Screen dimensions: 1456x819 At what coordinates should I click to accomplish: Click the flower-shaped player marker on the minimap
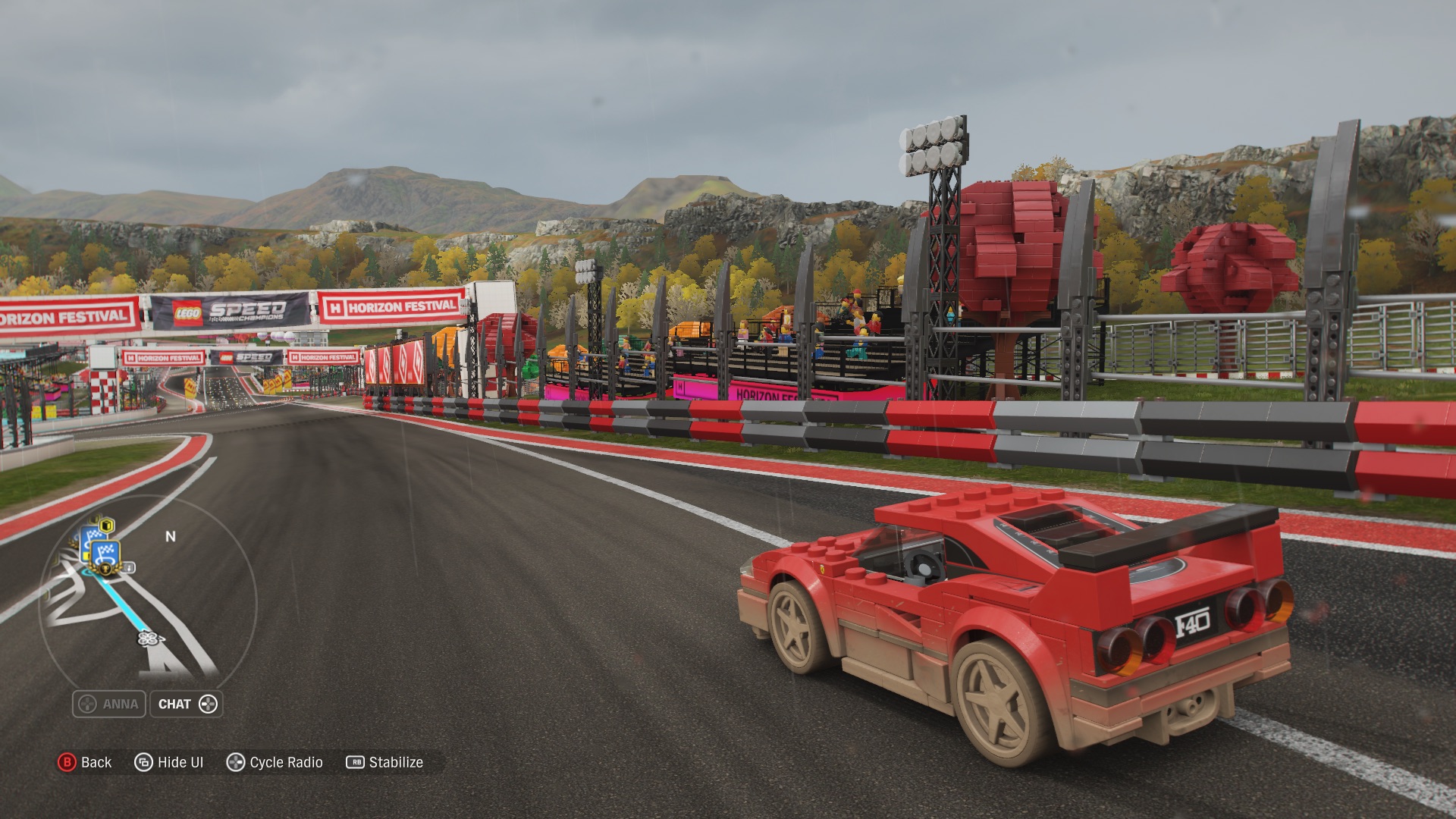tap(148, 639)
